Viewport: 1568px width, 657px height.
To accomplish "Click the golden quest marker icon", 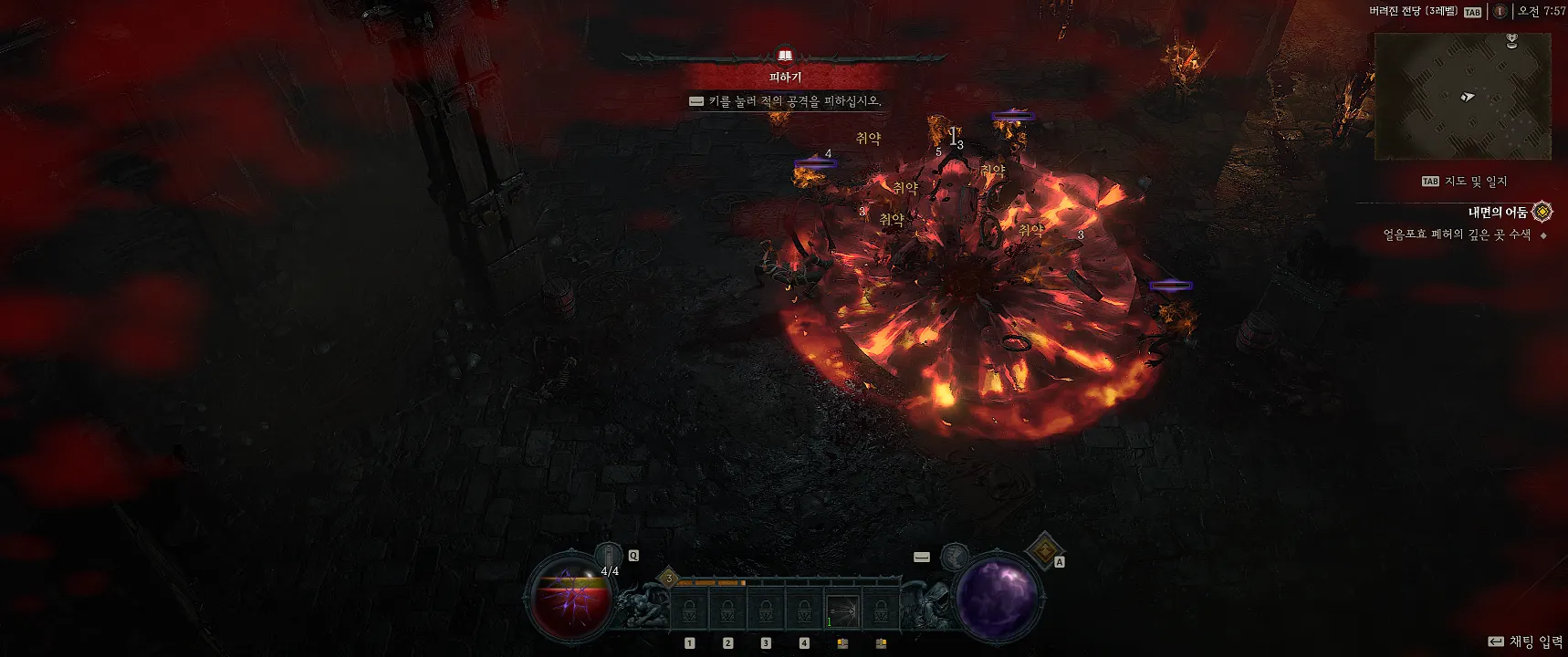I will [x=1542, y=212].
